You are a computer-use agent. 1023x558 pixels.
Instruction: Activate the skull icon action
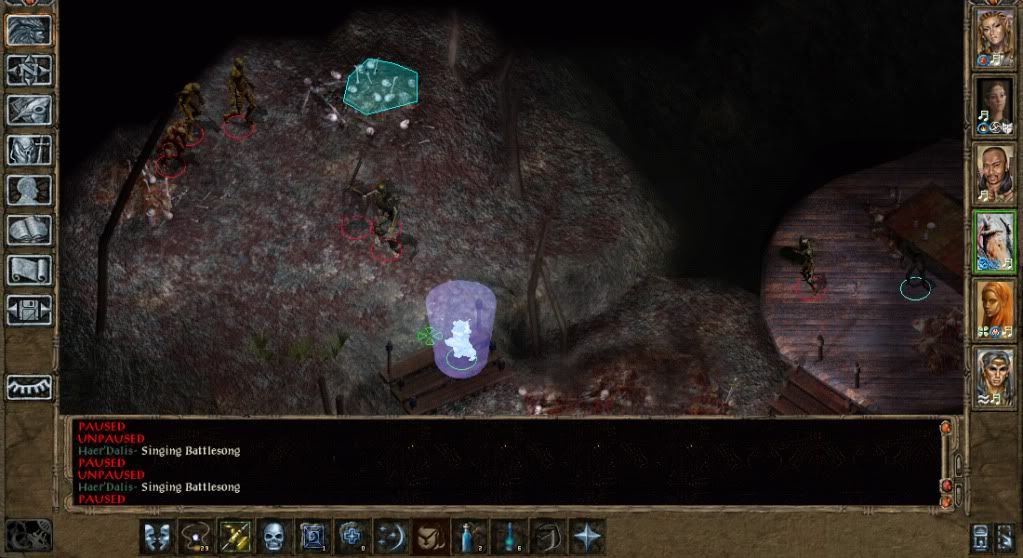tap(275, 535)
